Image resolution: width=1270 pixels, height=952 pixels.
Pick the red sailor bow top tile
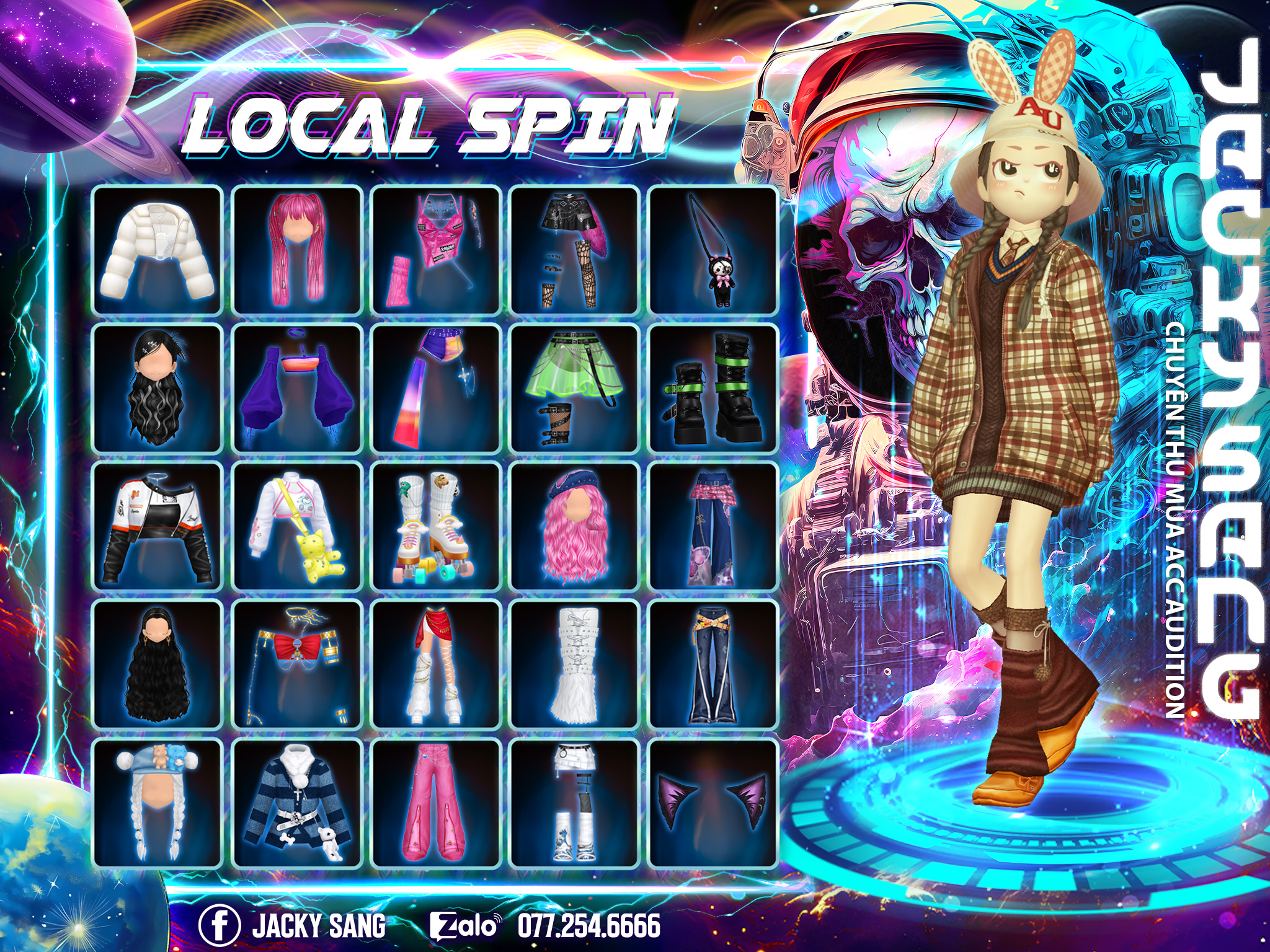coord(296,665)
